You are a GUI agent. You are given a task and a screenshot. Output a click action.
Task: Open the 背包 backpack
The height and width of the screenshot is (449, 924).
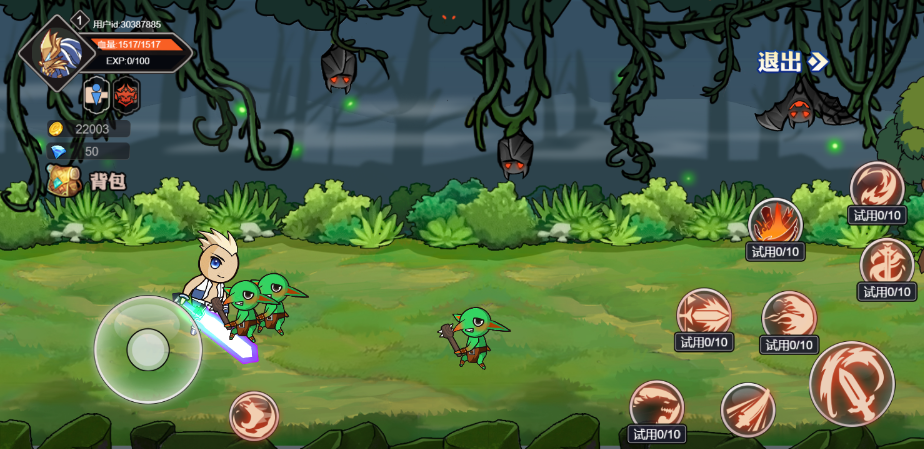pos(88,181)
